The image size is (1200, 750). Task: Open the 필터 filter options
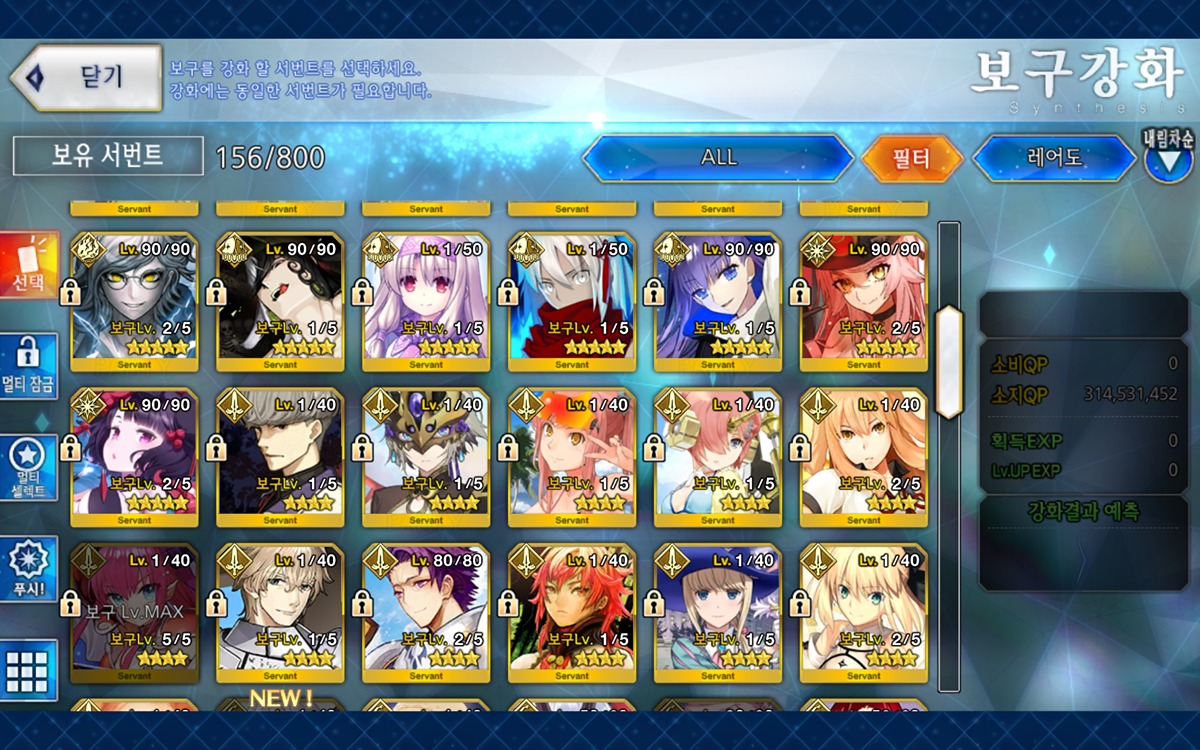[x=911, y=158]
